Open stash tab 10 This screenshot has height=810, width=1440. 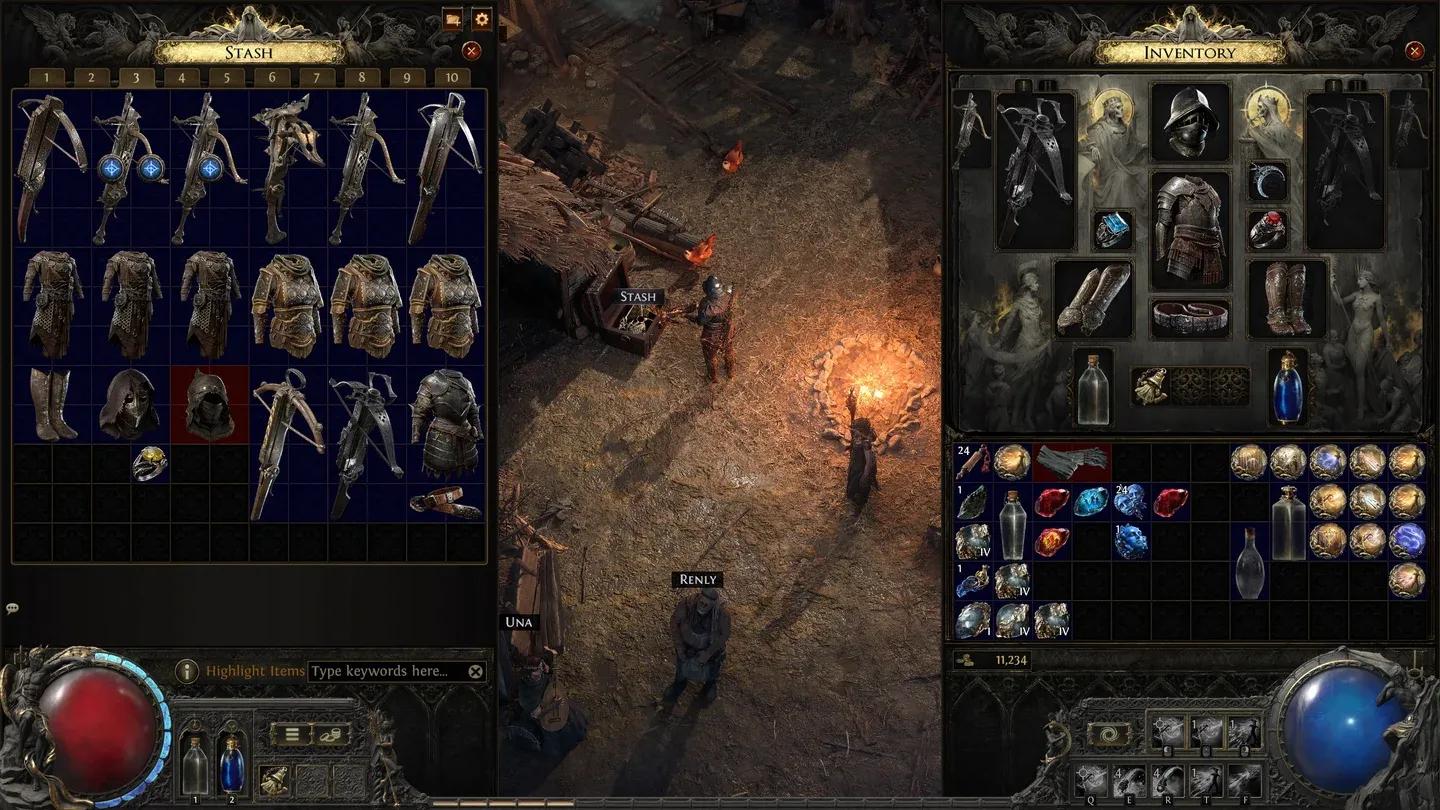[453, 78]
